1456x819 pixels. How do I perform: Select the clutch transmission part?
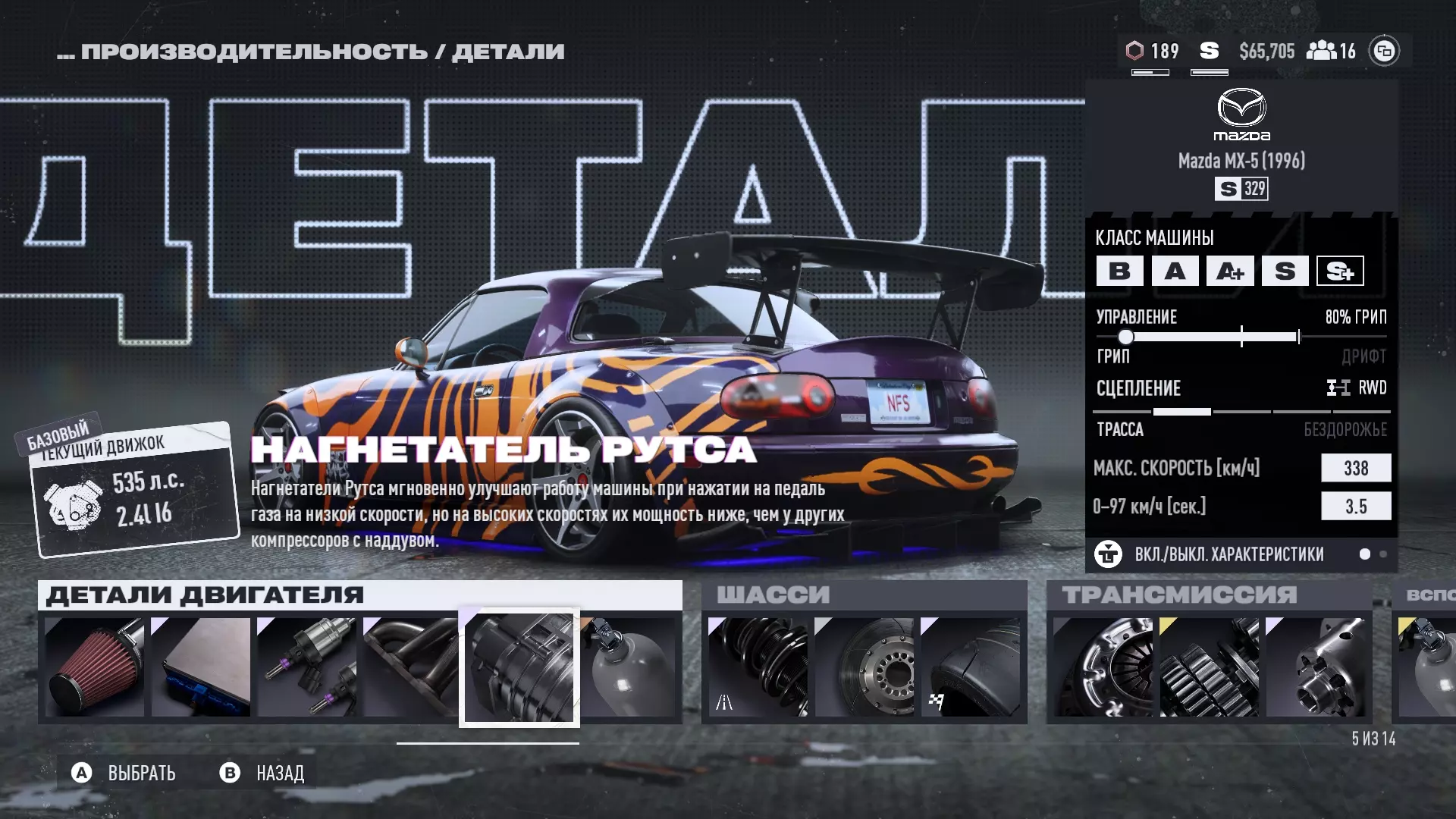coord(1103,667)
